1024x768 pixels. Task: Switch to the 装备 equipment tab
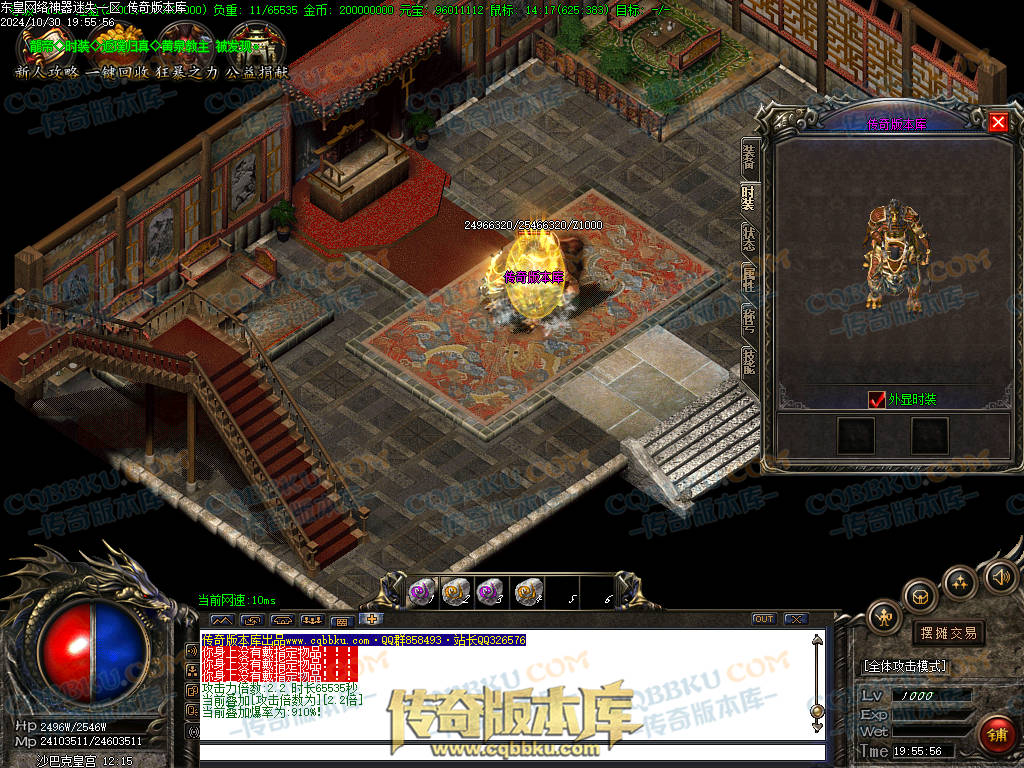point(748,156)
